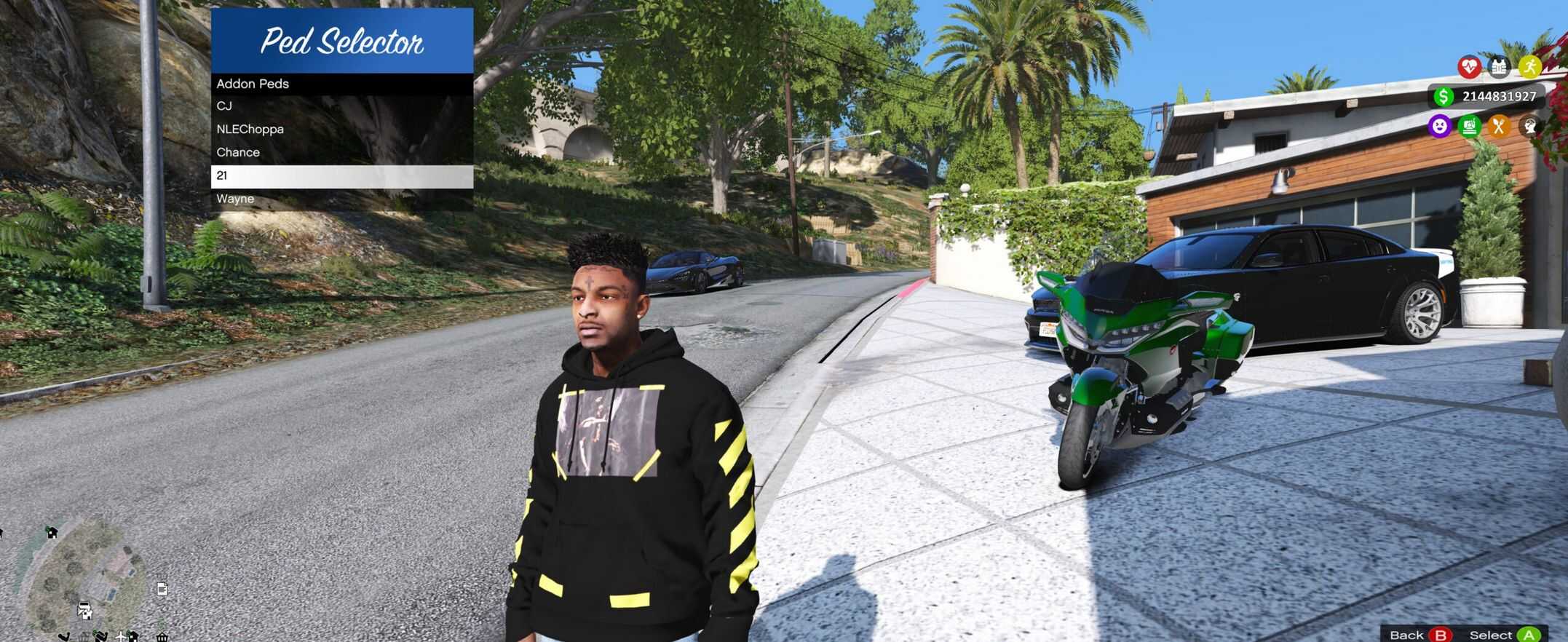Click the green dollar money icon
The width and height of the screenshot is (1568, 642).
[x=1443, y=97]
